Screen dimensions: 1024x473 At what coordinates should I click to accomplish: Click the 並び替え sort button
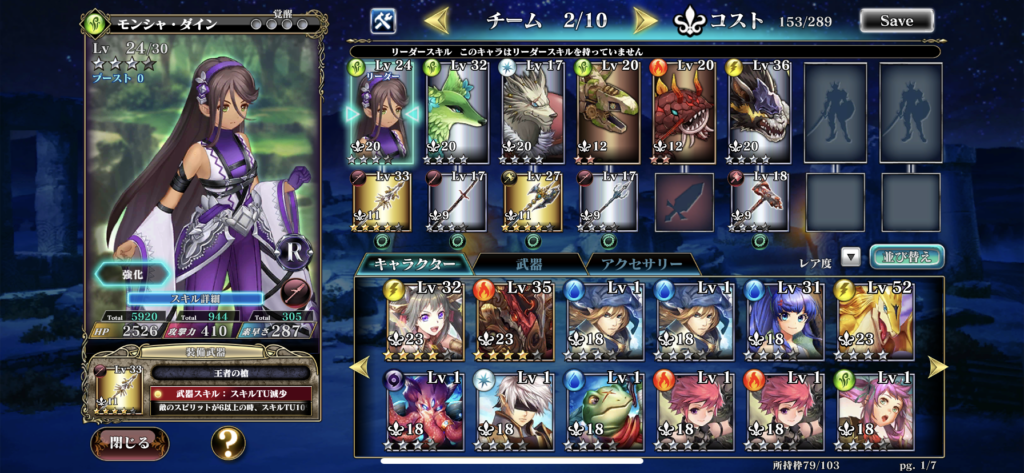(x=906, y=256)
